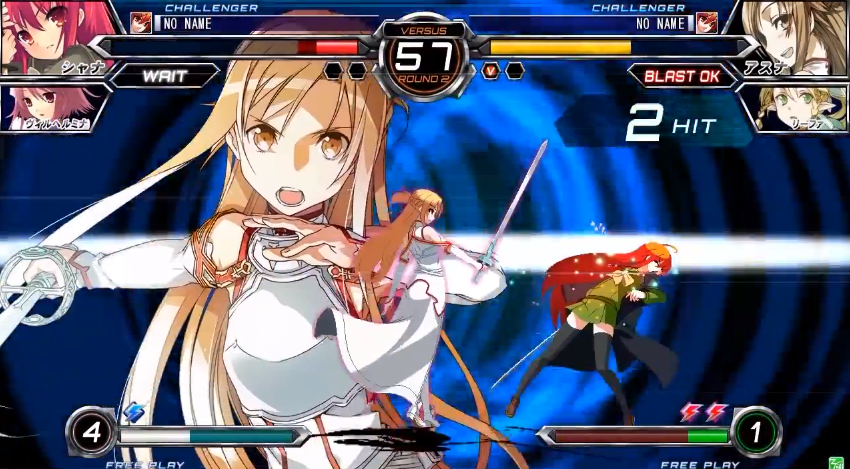Click the WAIT support status label
This screenshot has width=850, height=469.
(166, 76)
